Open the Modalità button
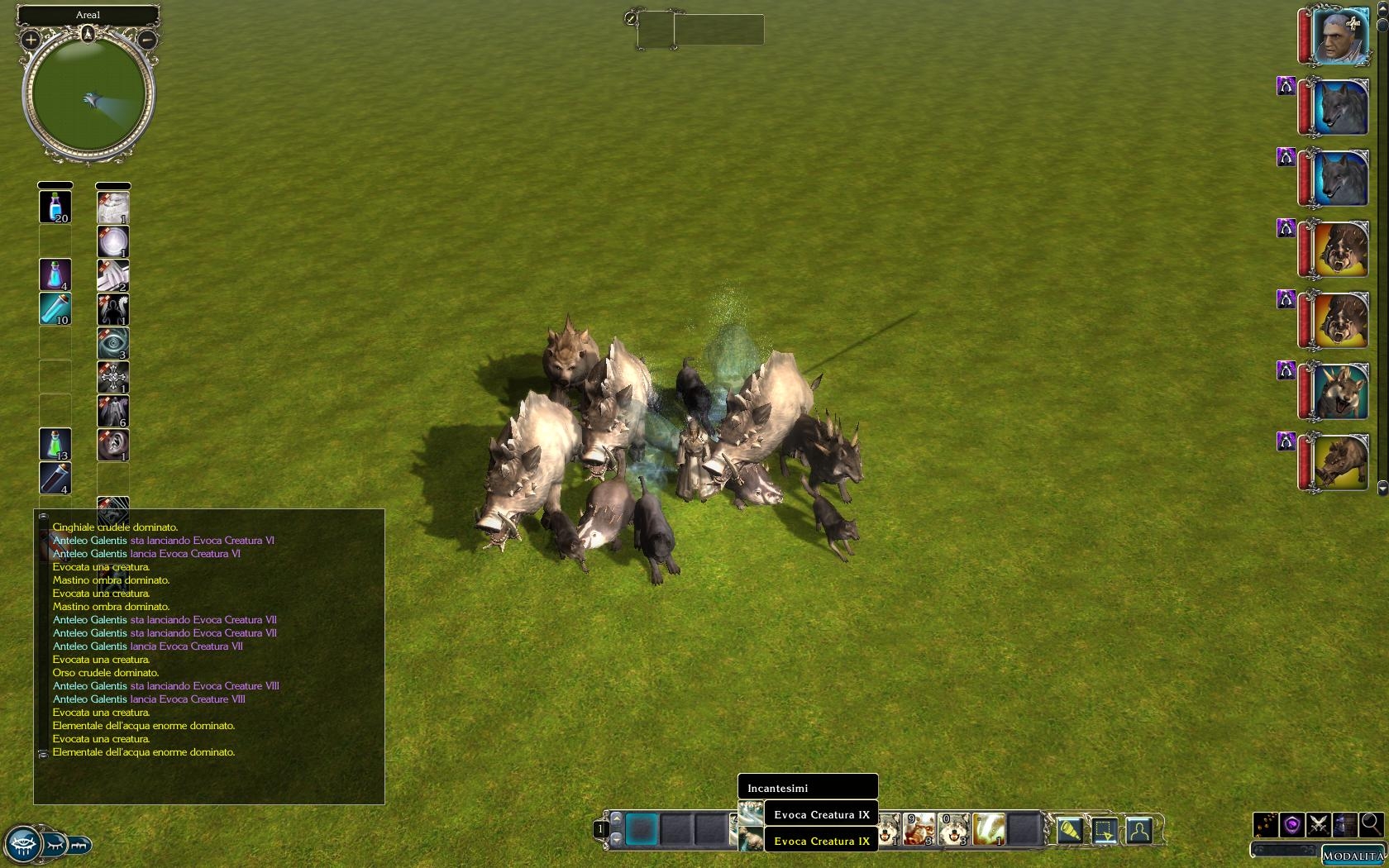This screenshot has height=868, width=1389. point(1353,856)
